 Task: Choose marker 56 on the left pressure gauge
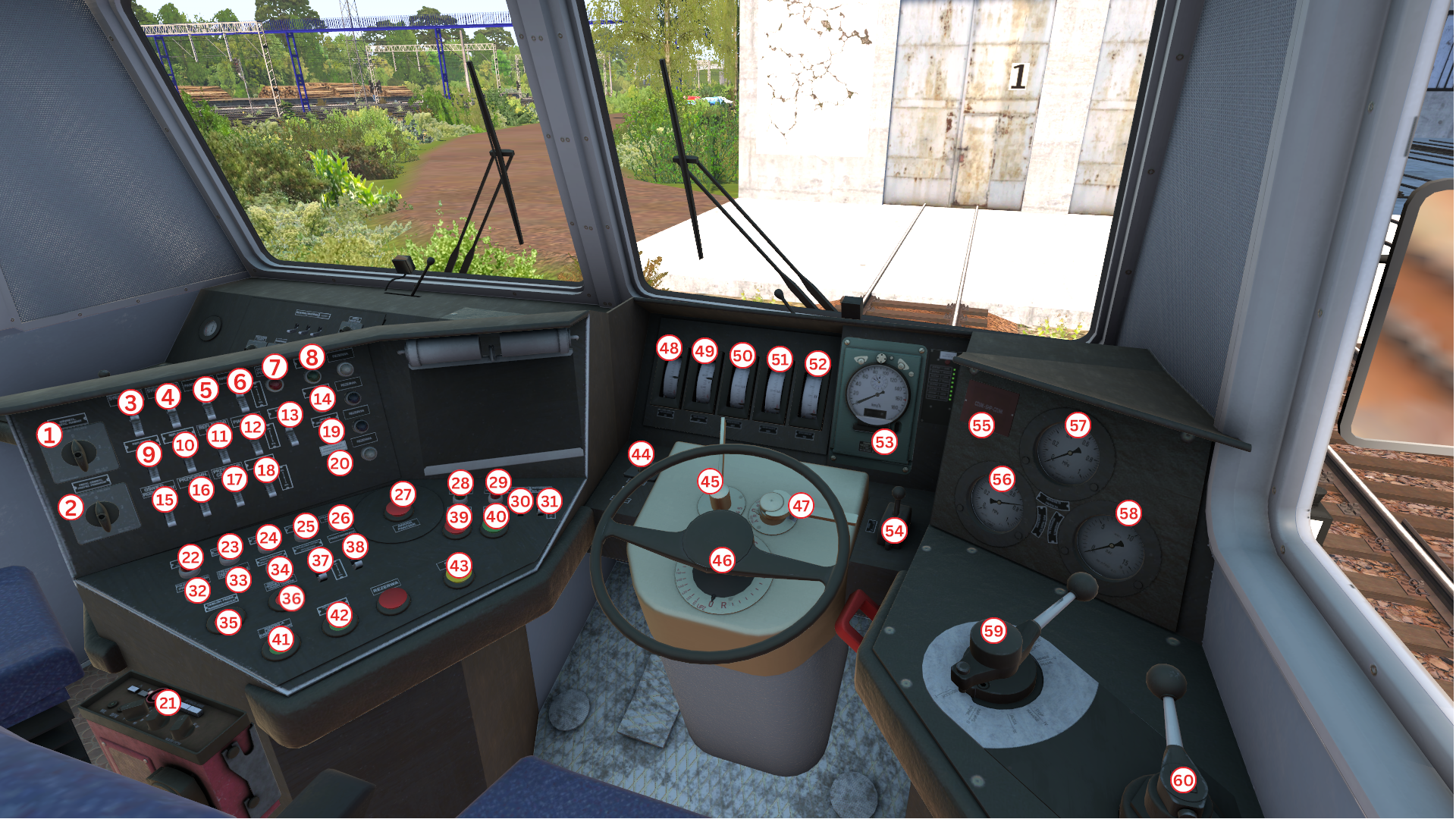1002,479
